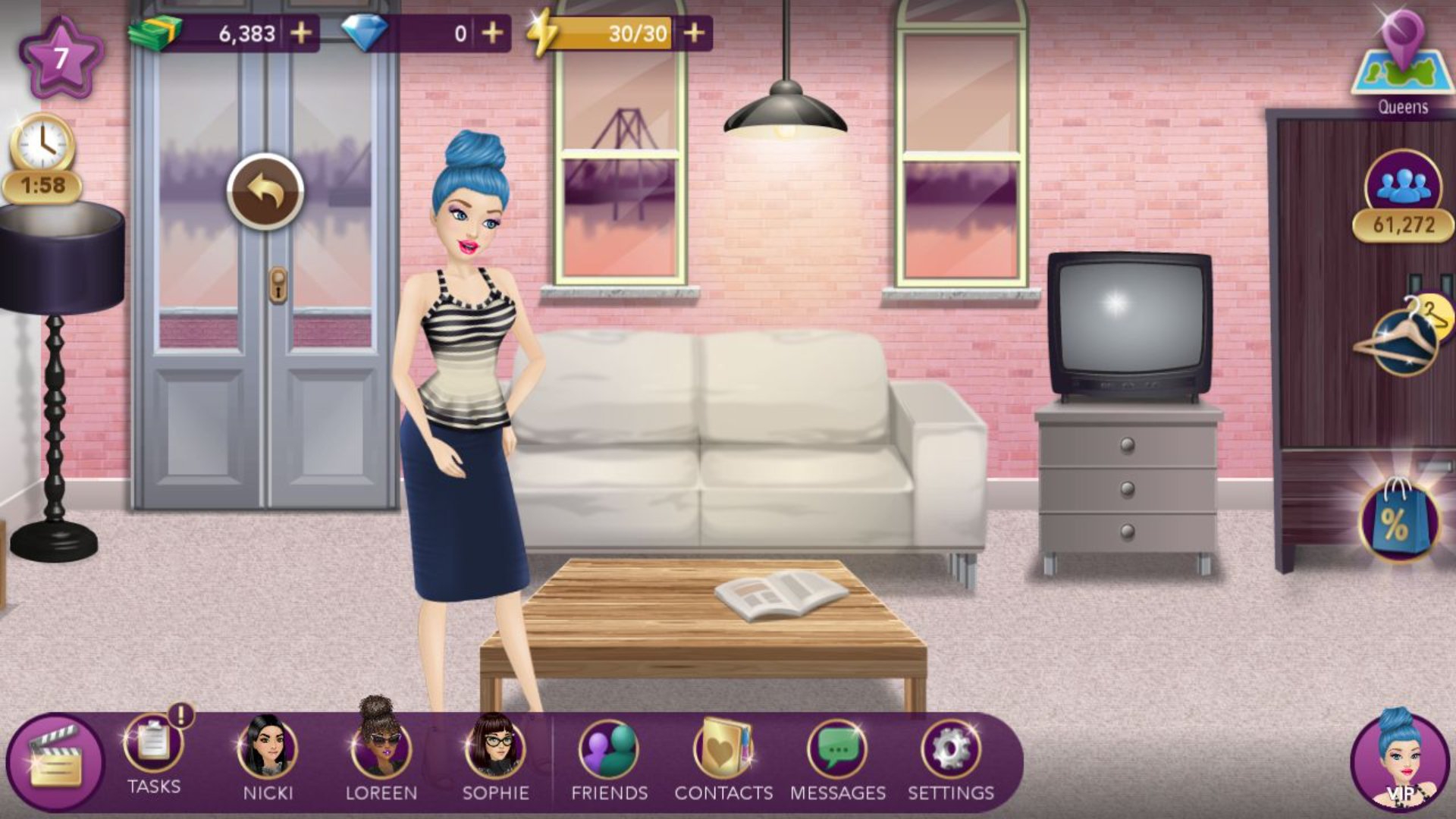
Task: Click the clapperboard menu button
Action: tap(55, 761)
